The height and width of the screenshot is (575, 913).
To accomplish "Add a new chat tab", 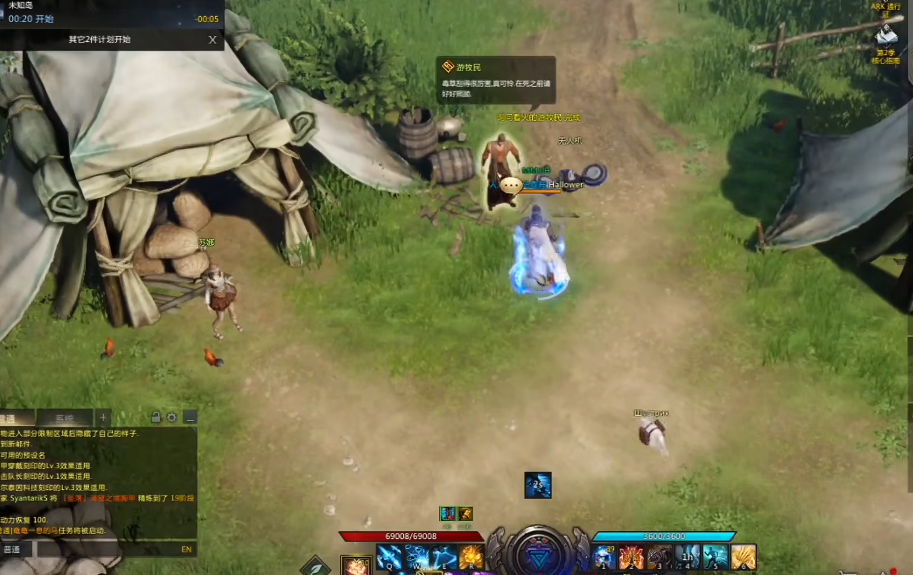I will point(103,417).
